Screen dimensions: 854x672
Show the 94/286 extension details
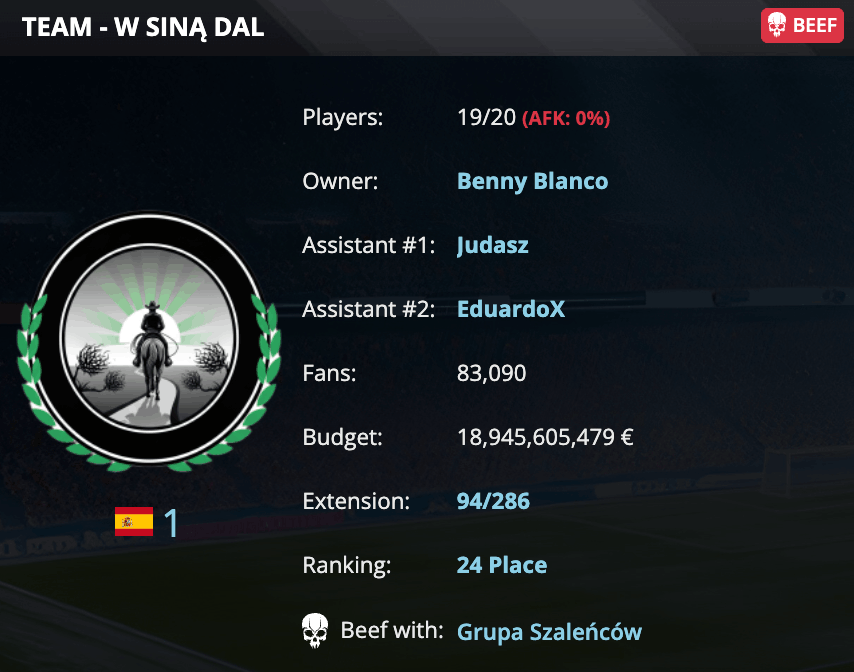coord(493,501)
